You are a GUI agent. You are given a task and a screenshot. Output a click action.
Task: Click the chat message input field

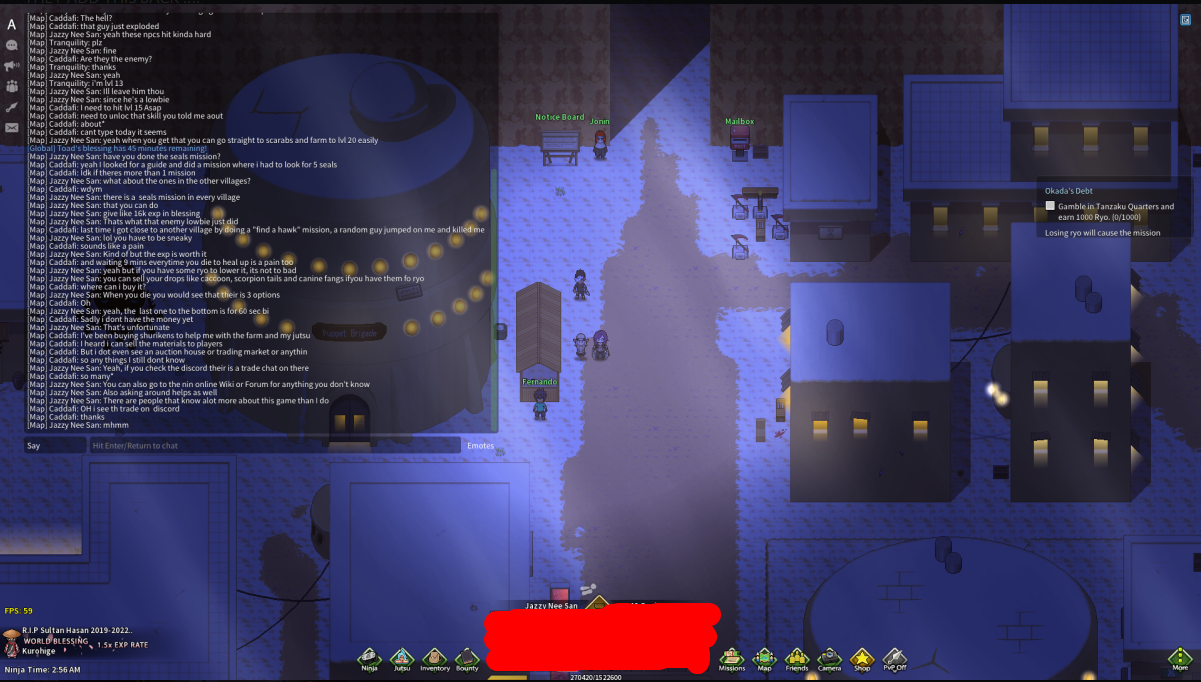click(x=275, y=446)
